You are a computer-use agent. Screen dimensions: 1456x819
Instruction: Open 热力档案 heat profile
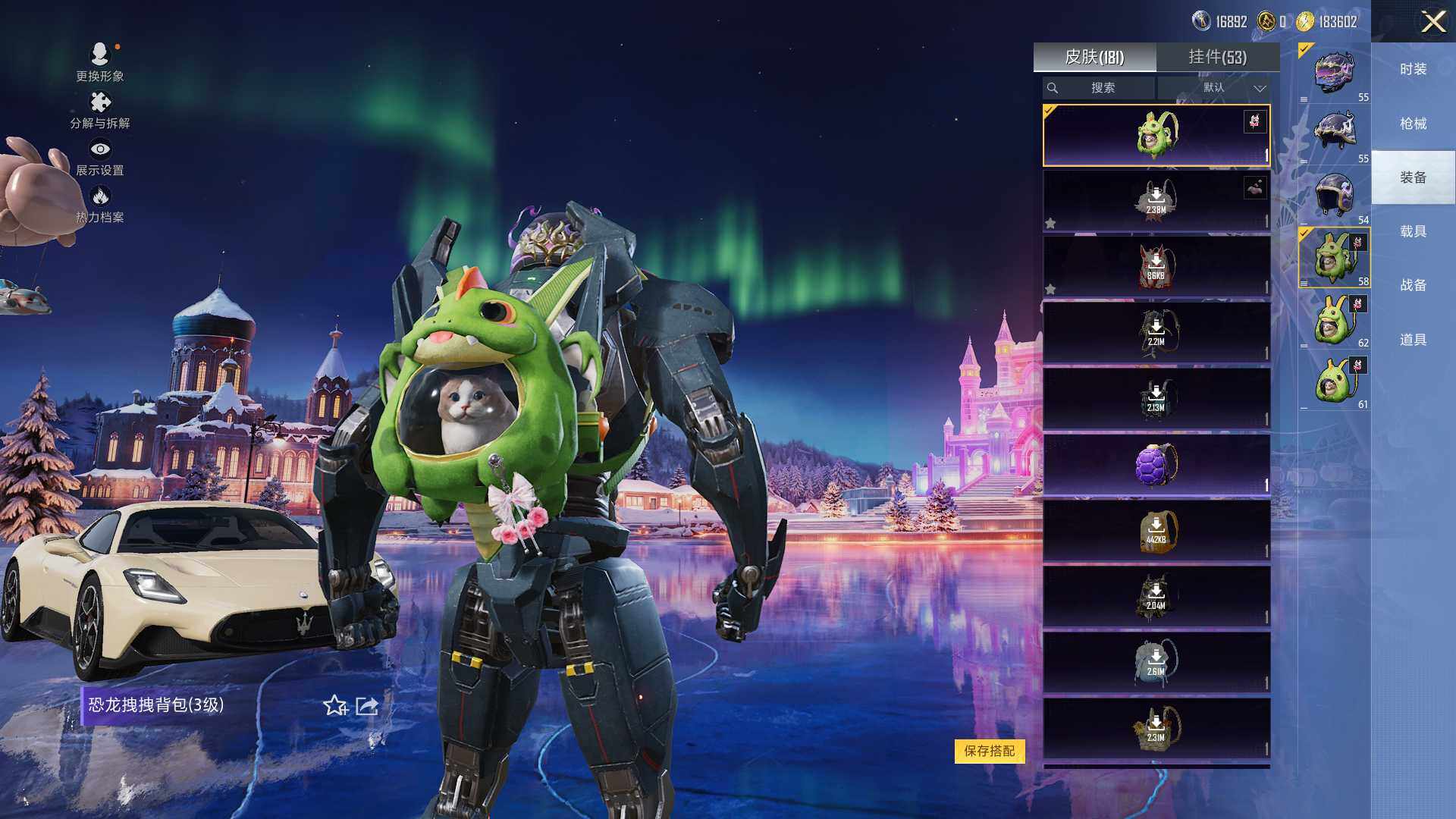99,204
